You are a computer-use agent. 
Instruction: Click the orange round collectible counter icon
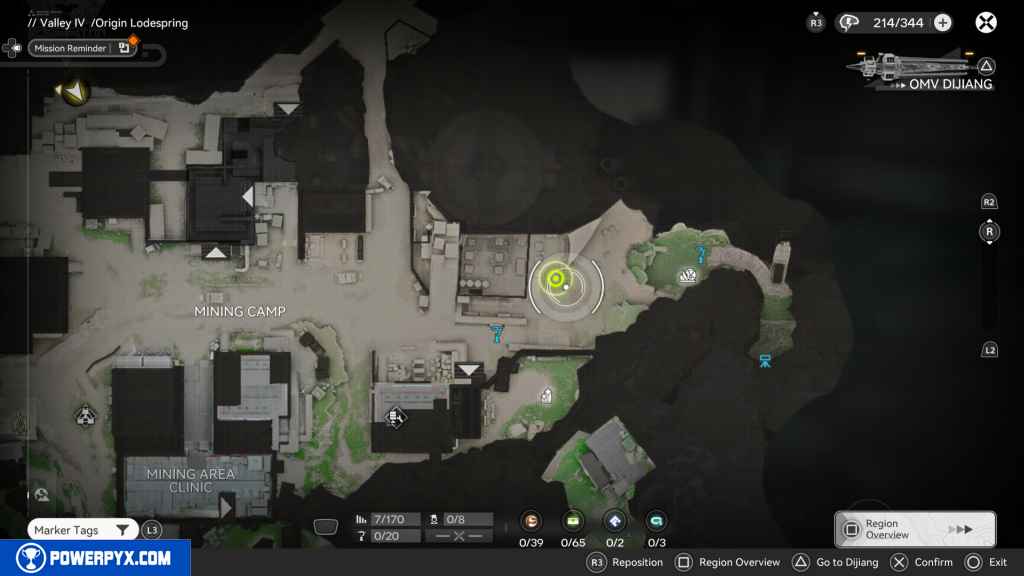point(531,521)
